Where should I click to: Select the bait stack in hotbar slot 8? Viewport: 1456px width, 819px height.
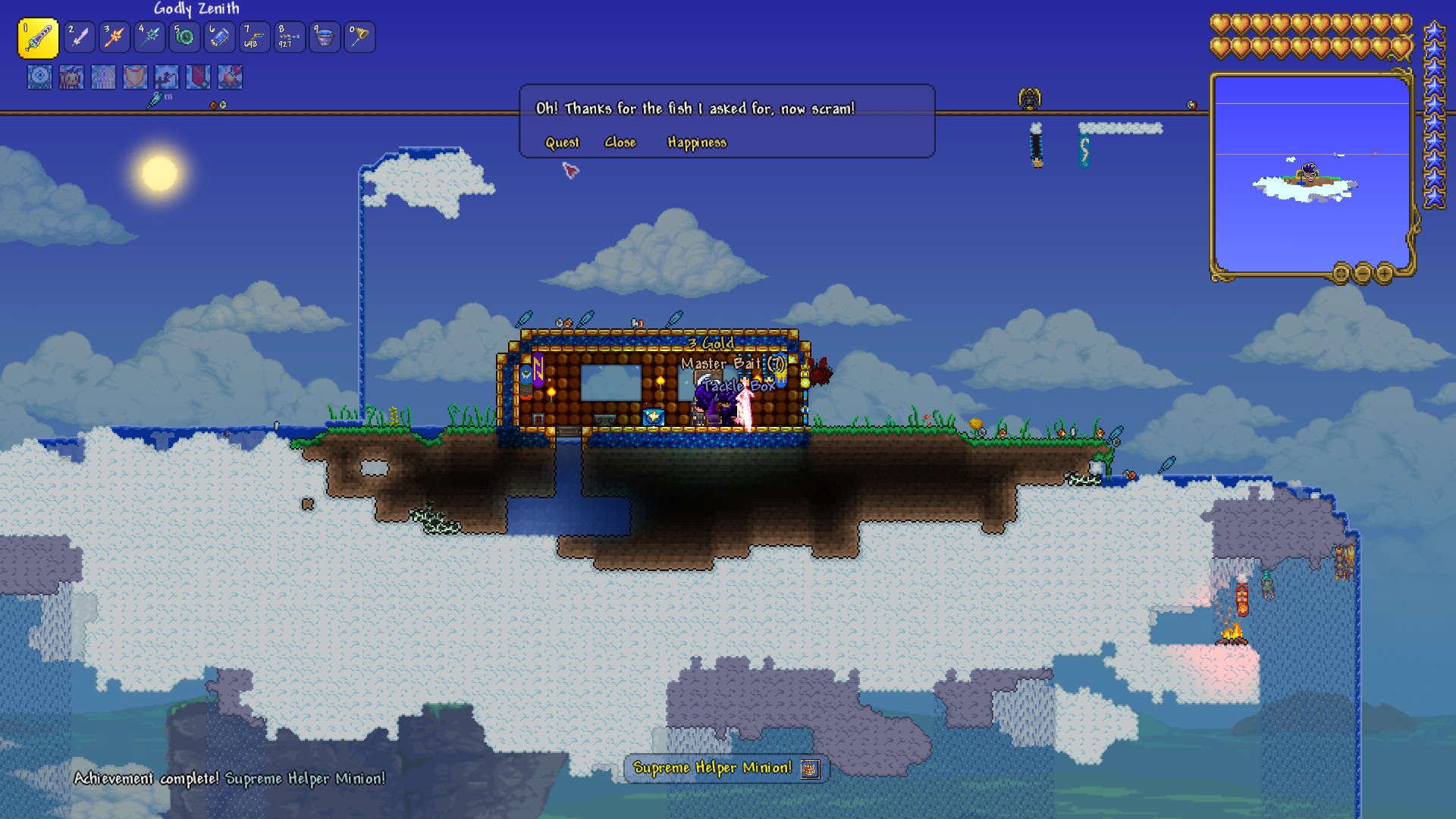[290, 36]
